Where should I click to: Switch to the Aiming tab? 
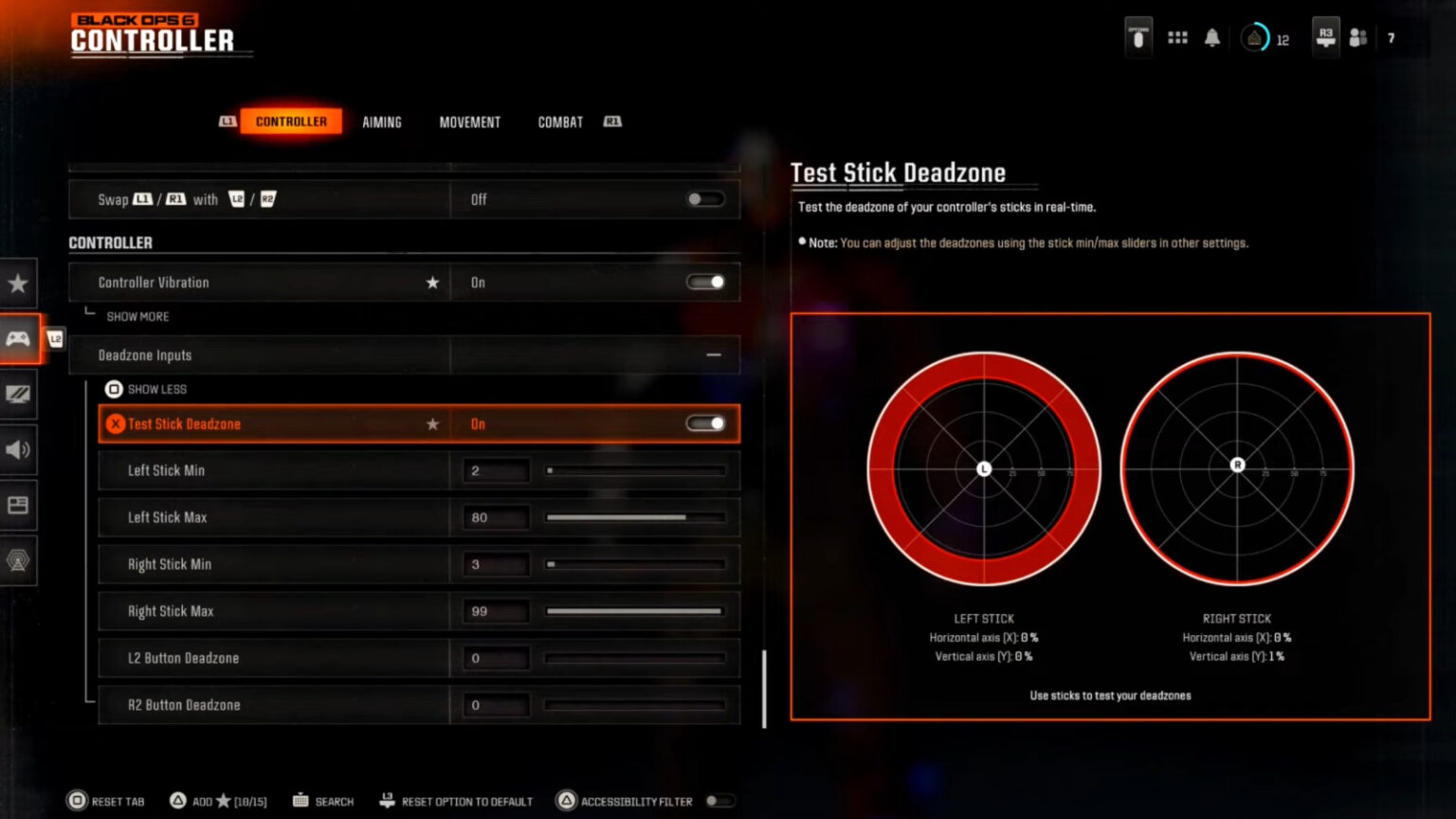pyautogui.click(x=382, y=121)
